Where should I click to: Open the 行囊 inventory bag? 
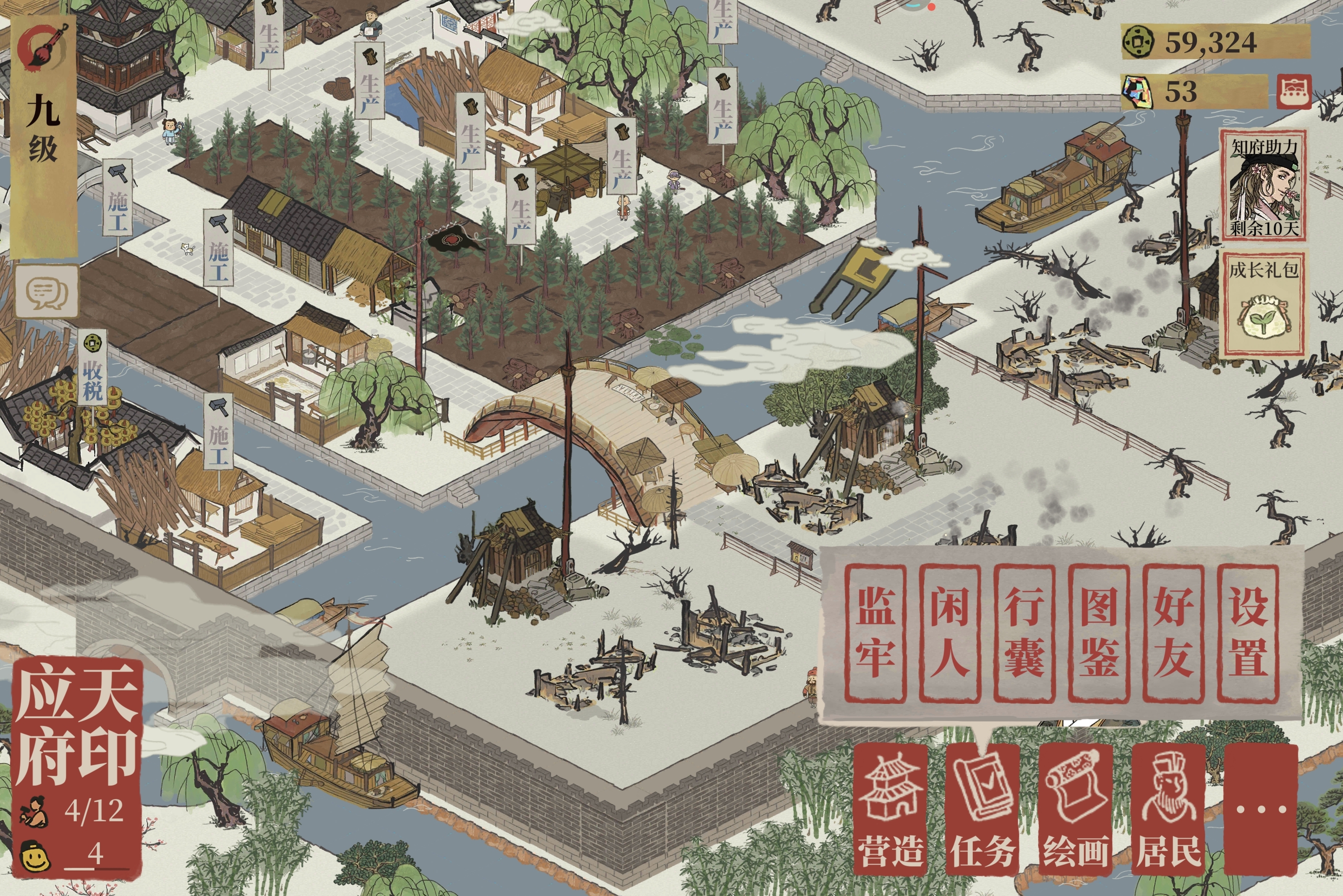coord(1024,633)
